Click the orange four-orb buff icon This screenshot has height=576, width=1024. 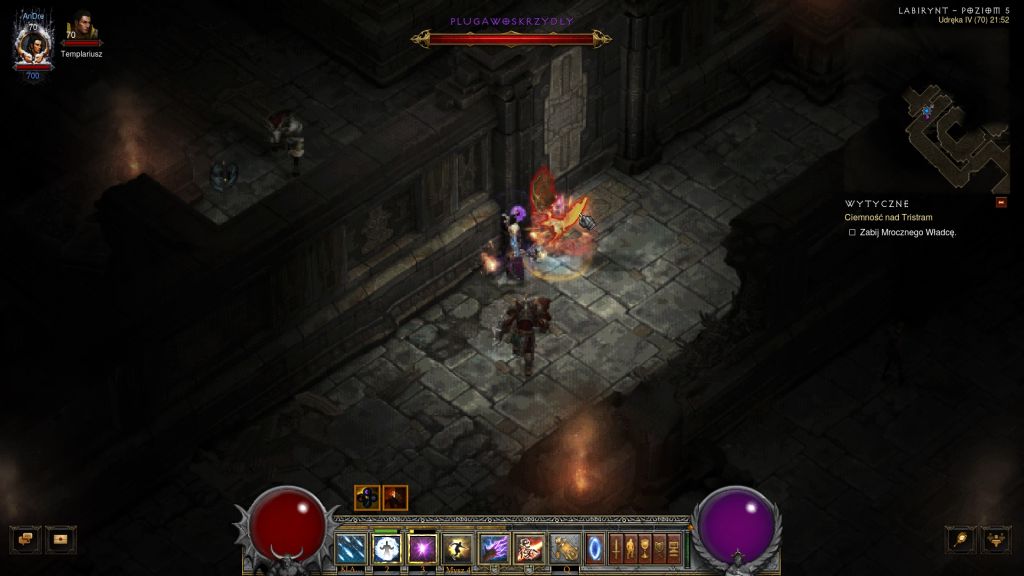coord(366,497)
